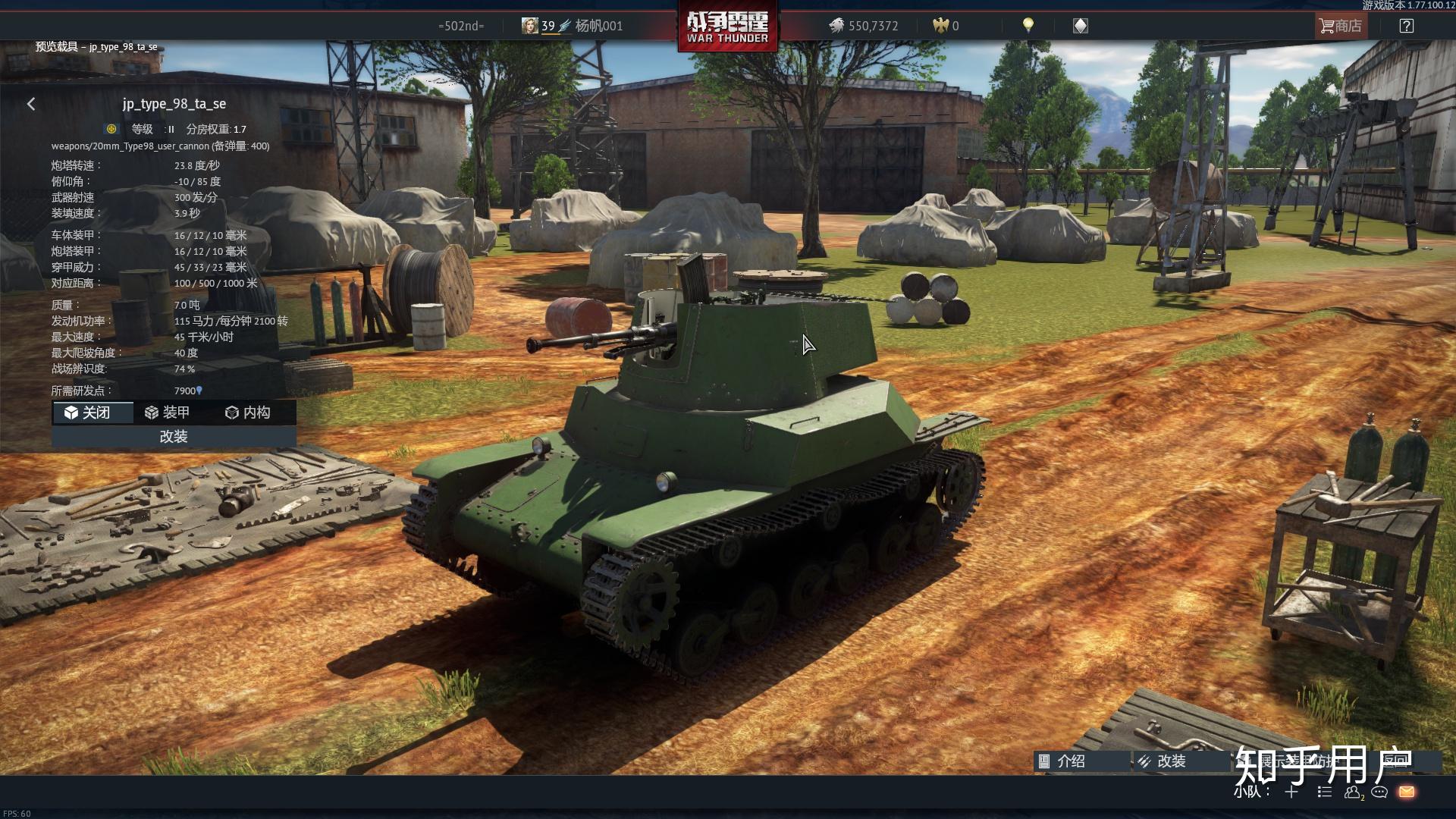This screenshot has height=819, width=1456.
Task: Click the white diamond icon
Action: 1081,26
